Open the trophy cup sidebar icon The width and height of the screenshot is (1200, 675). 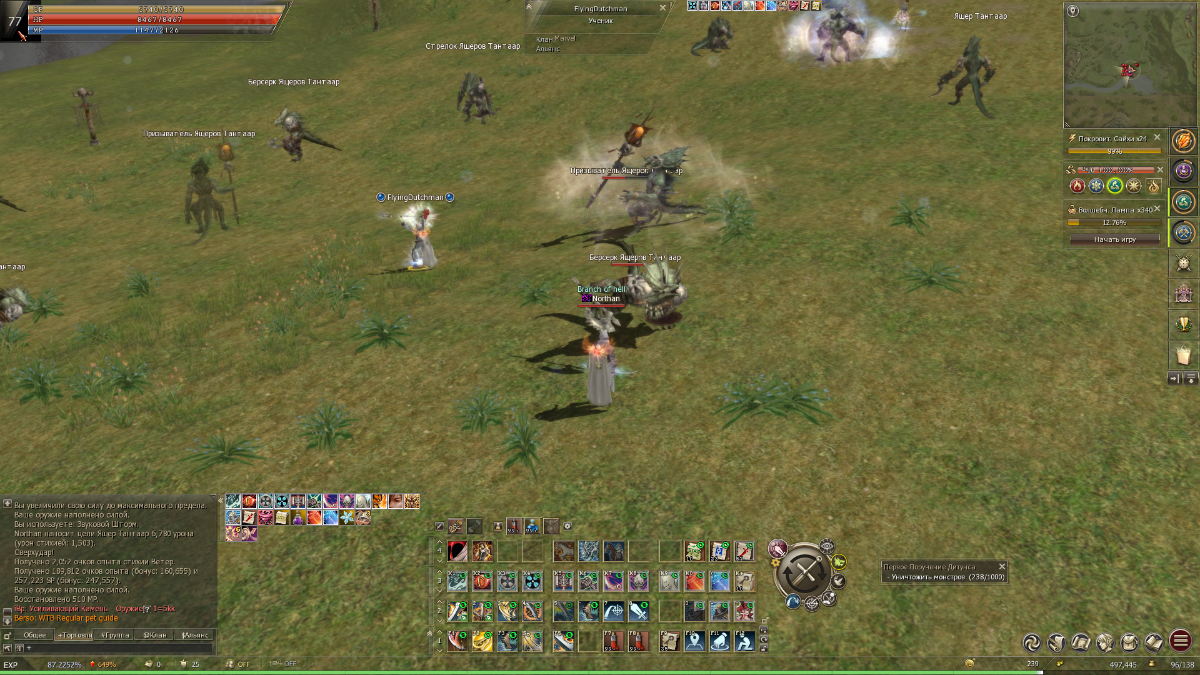click(x=1185, y=324)
